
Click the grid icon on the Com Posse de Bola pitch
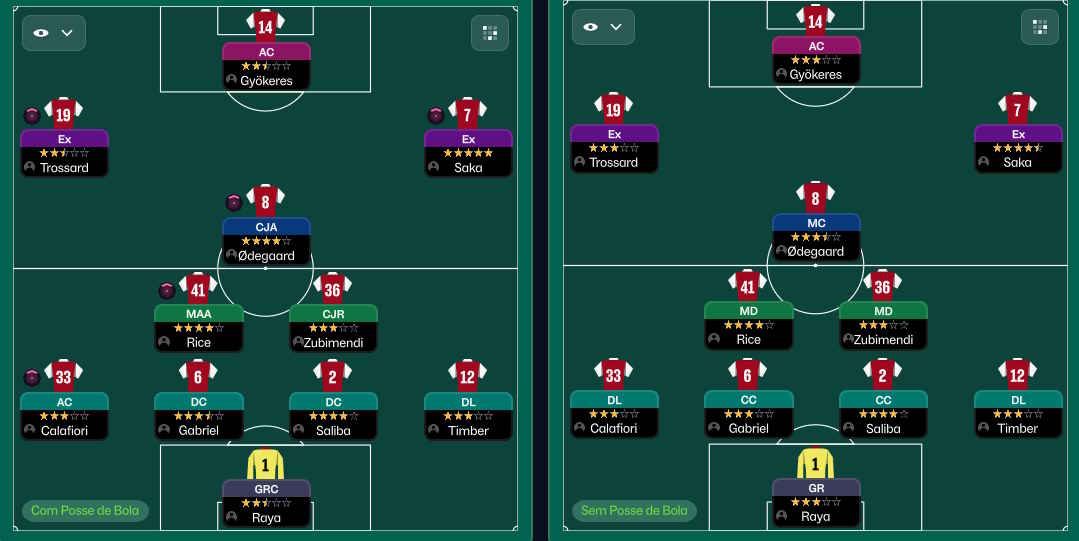tap(490, 32)
